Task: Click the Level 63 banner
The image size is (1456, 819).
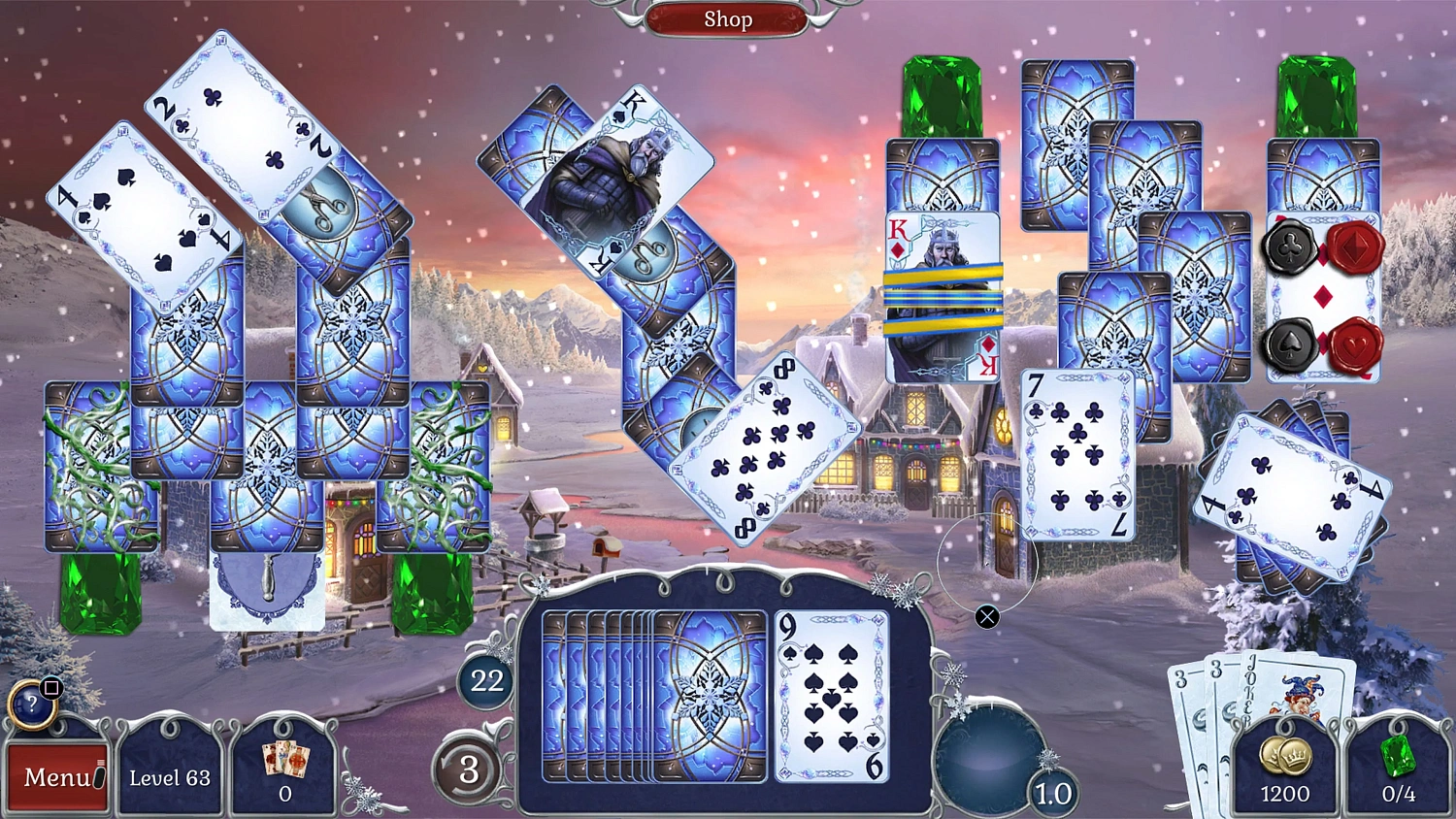Action: tap(171, 776)
